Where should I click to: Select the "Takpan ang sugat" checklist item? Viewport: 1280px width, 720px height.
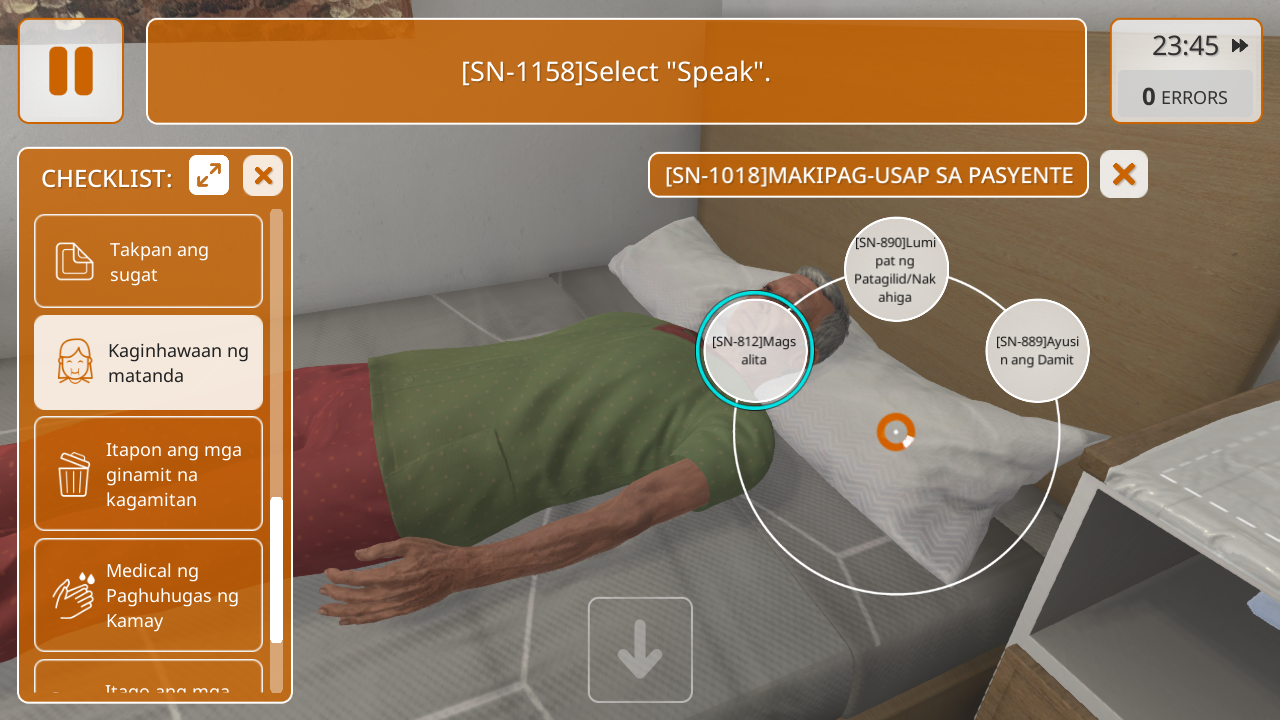149,261
